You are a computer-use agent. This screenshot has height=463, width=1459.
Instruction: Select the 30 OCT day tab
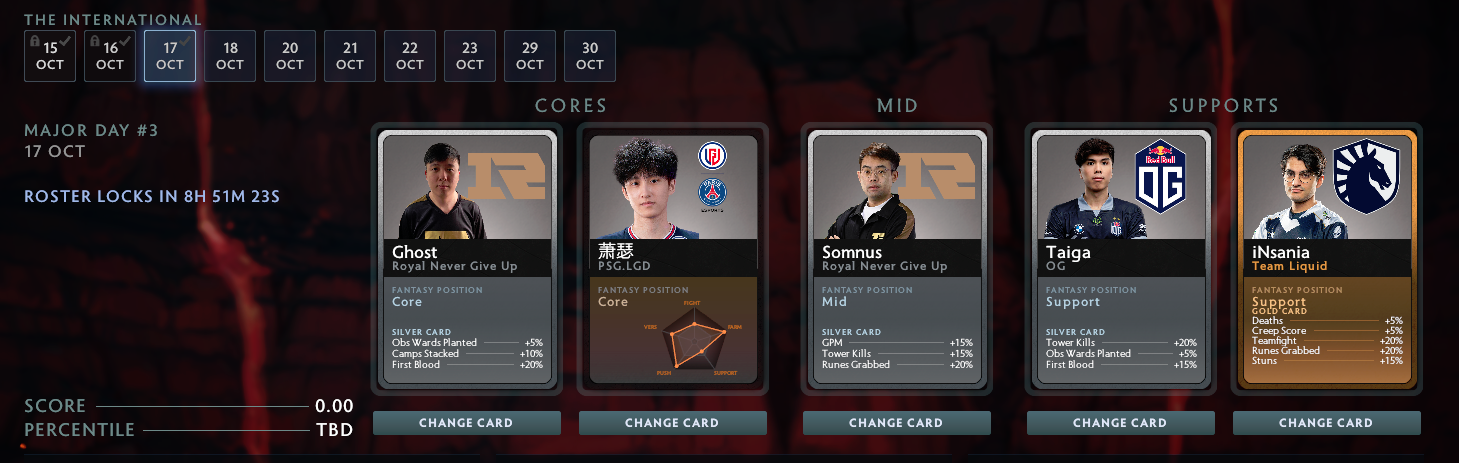590,56
